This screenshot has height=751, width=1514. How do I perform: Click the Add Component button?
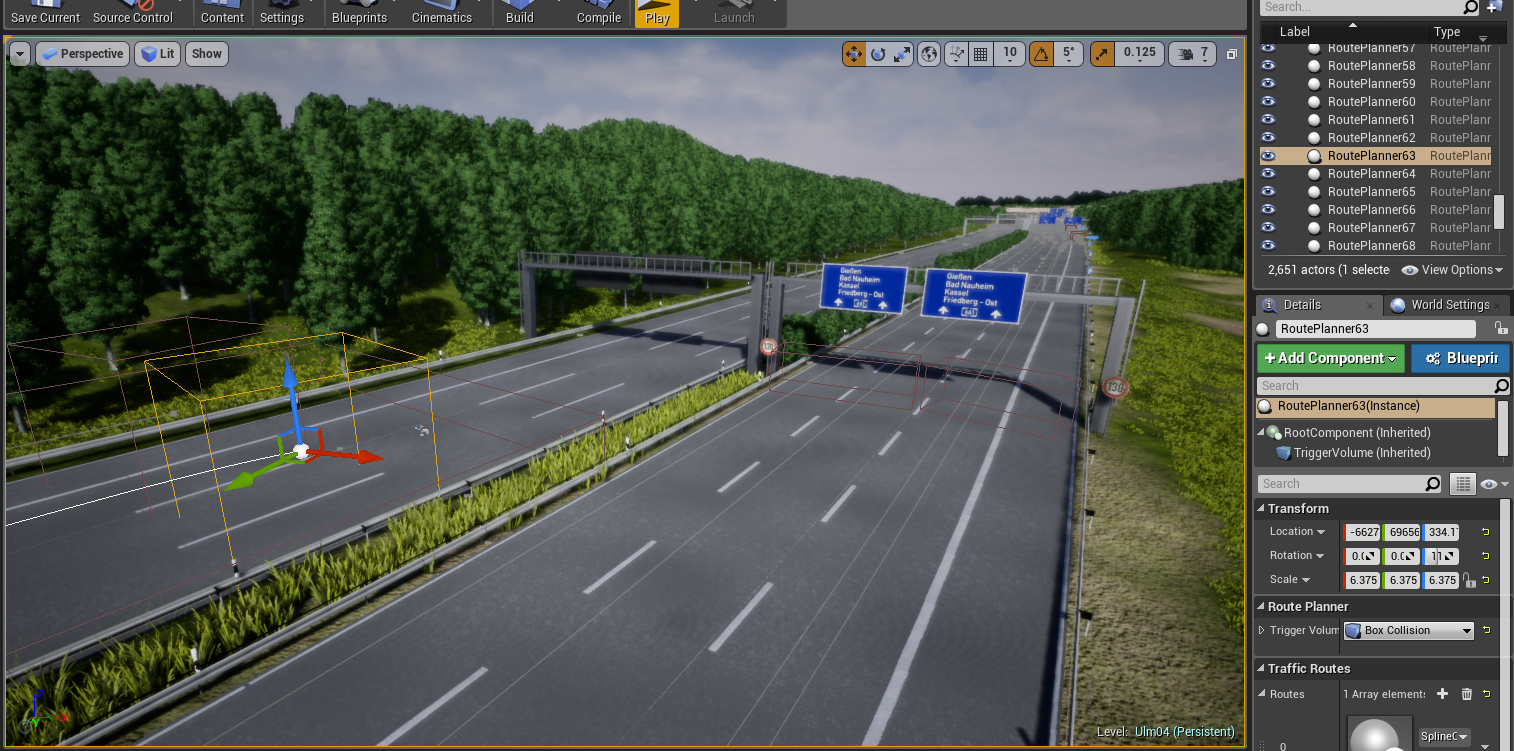pyautogui.click(x=1330, y=357)
